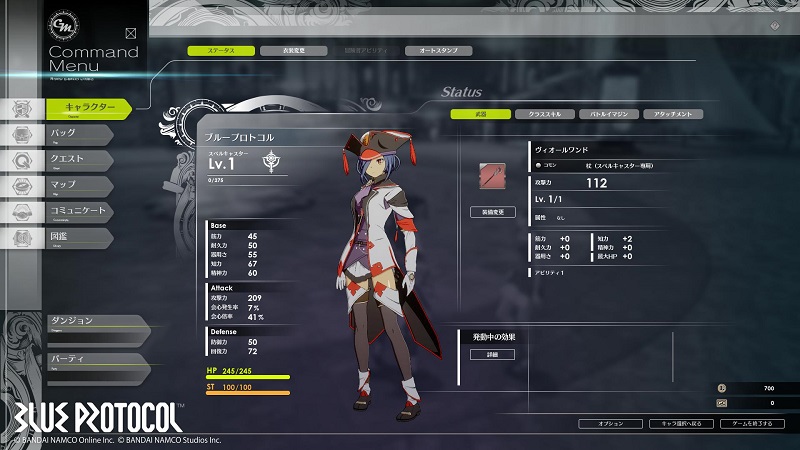Image resolution: width=800 pixels, height=450 pixels.
Task: Switch to the ステータス tab
Action: click(x=220, y=50)
